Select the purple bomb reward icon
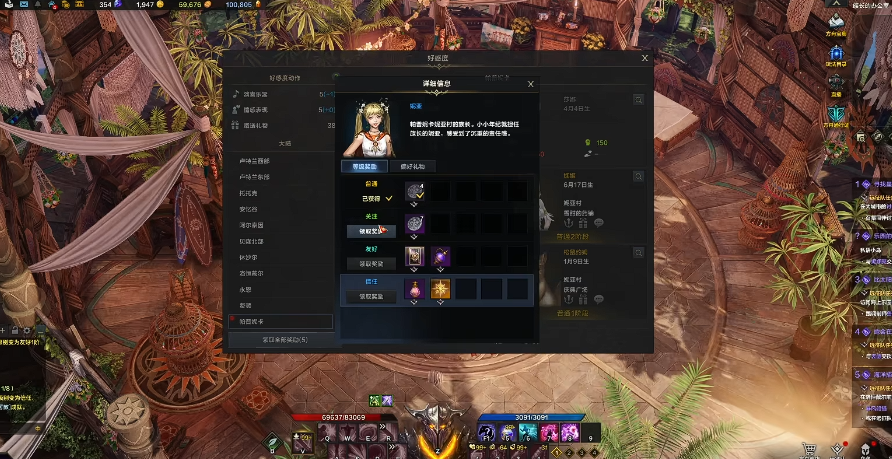The width and height of the screenshot is (892, 459). pyautogui.click(x=440, y=257)
